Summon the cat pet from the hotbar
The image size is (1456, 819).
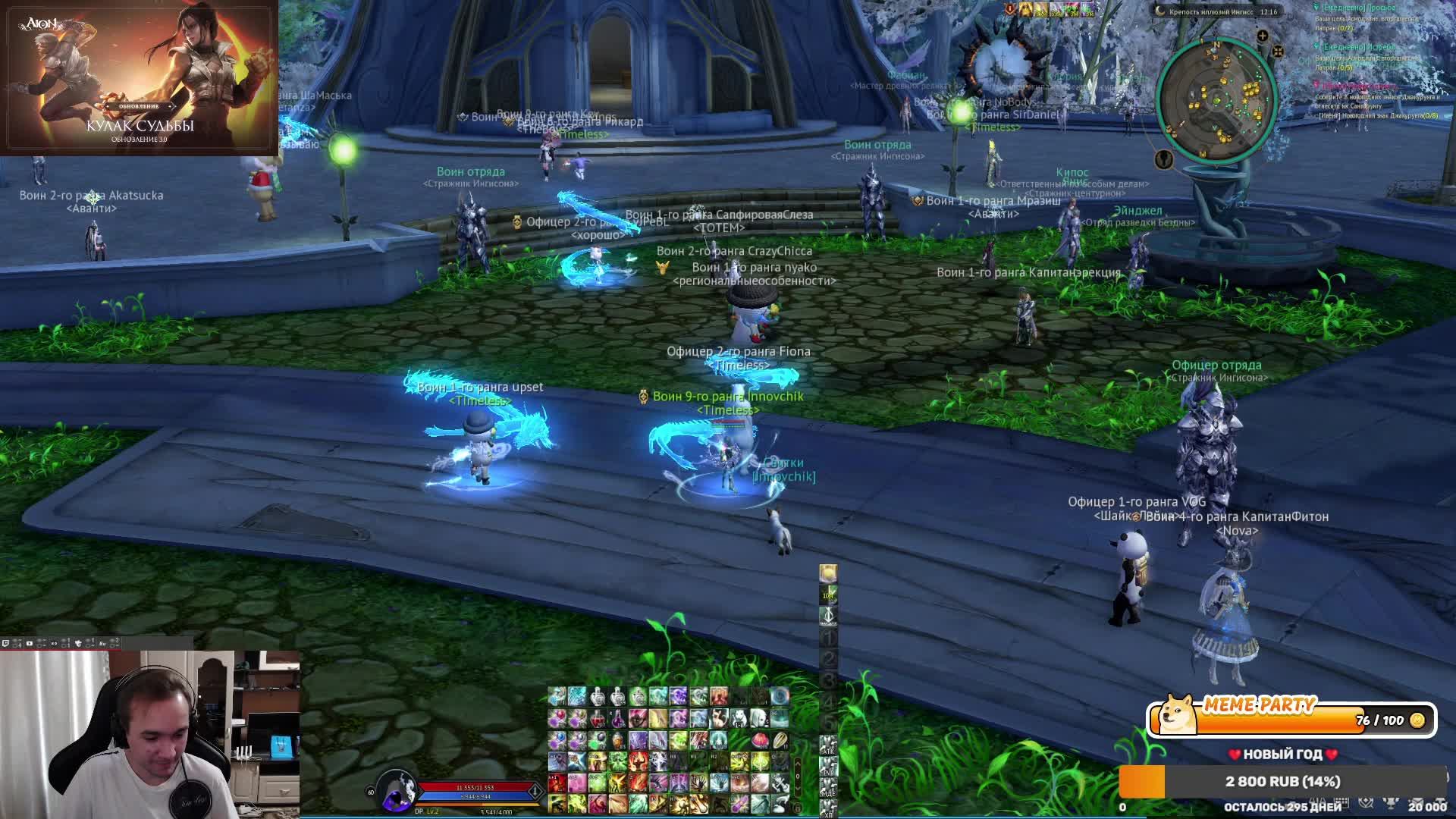click(x=718, y=718)
